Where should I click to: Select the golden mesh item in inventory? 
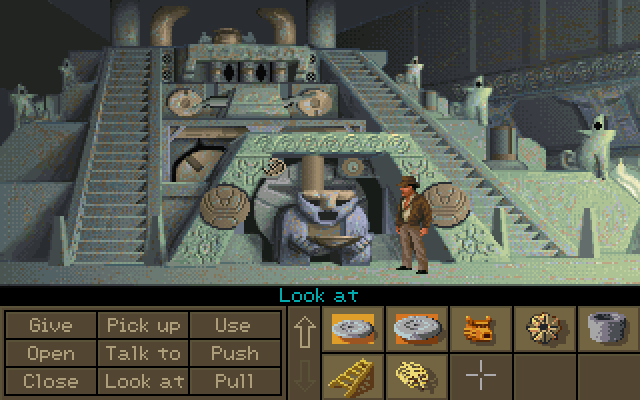click(415, 376)
